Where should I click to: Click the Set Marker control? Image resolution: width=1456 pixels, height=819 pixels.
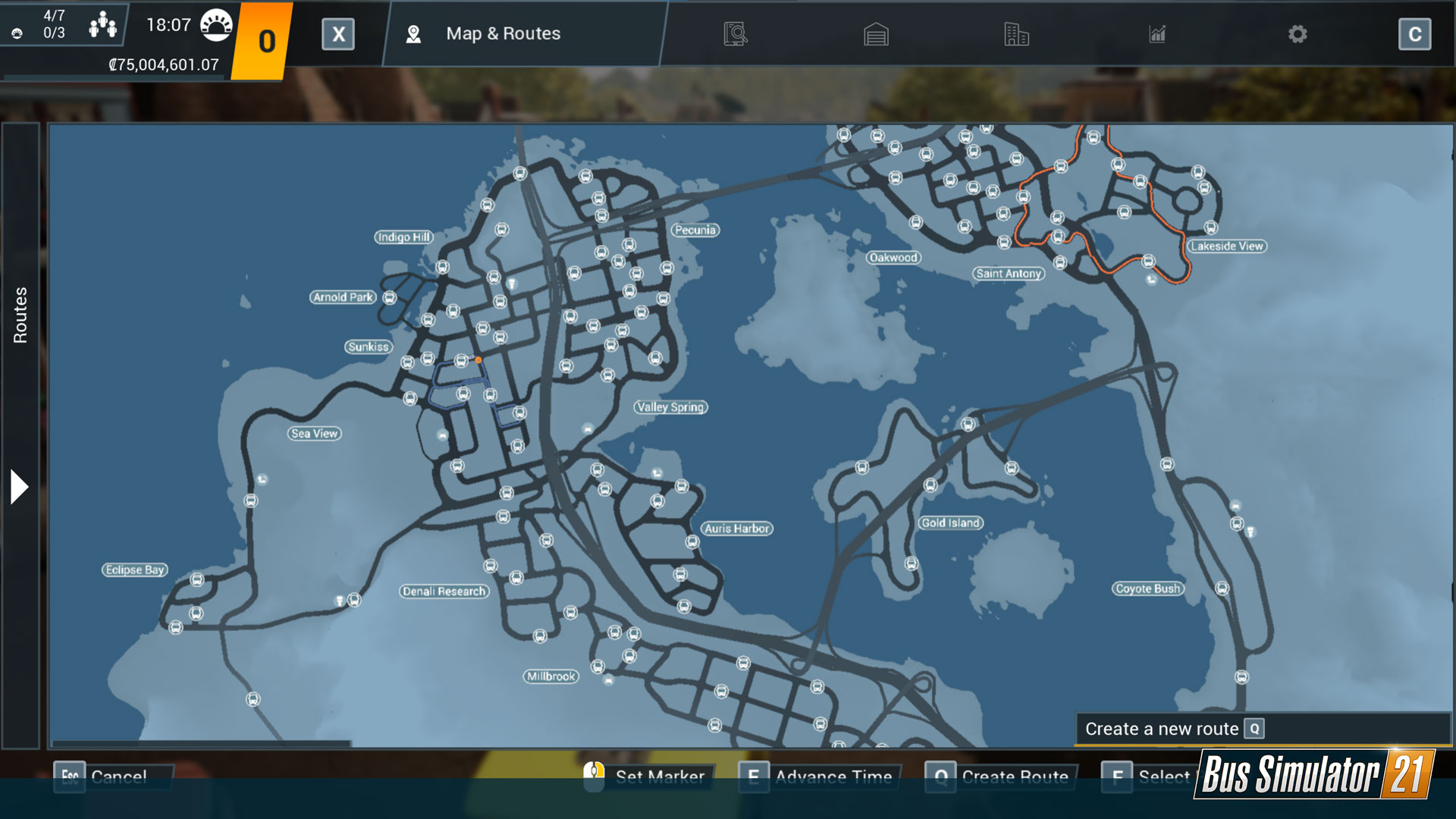(648, 777)
